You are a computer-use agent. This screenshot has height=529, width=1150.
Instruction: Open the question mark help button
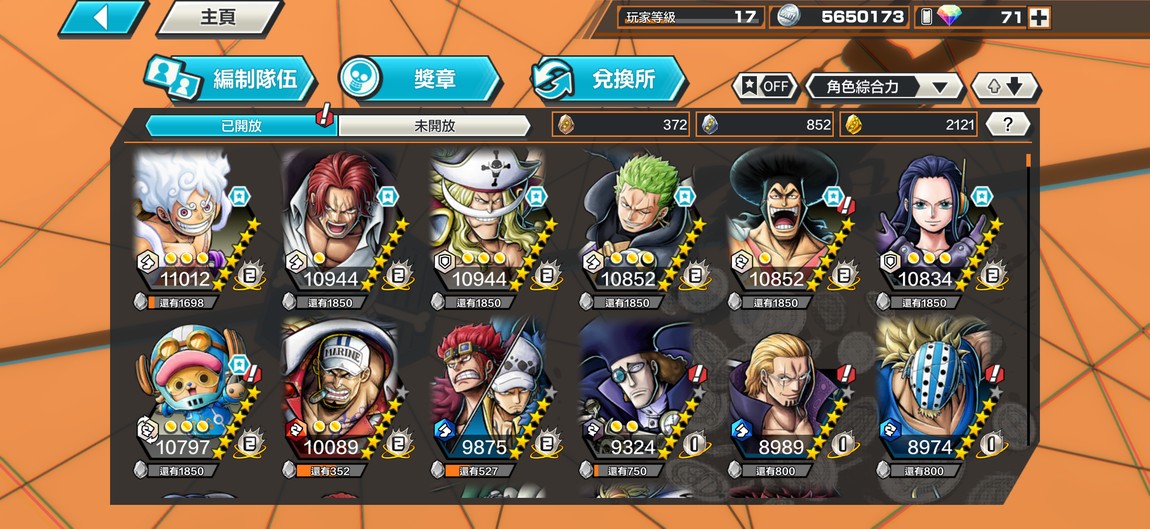point(1008,124)
